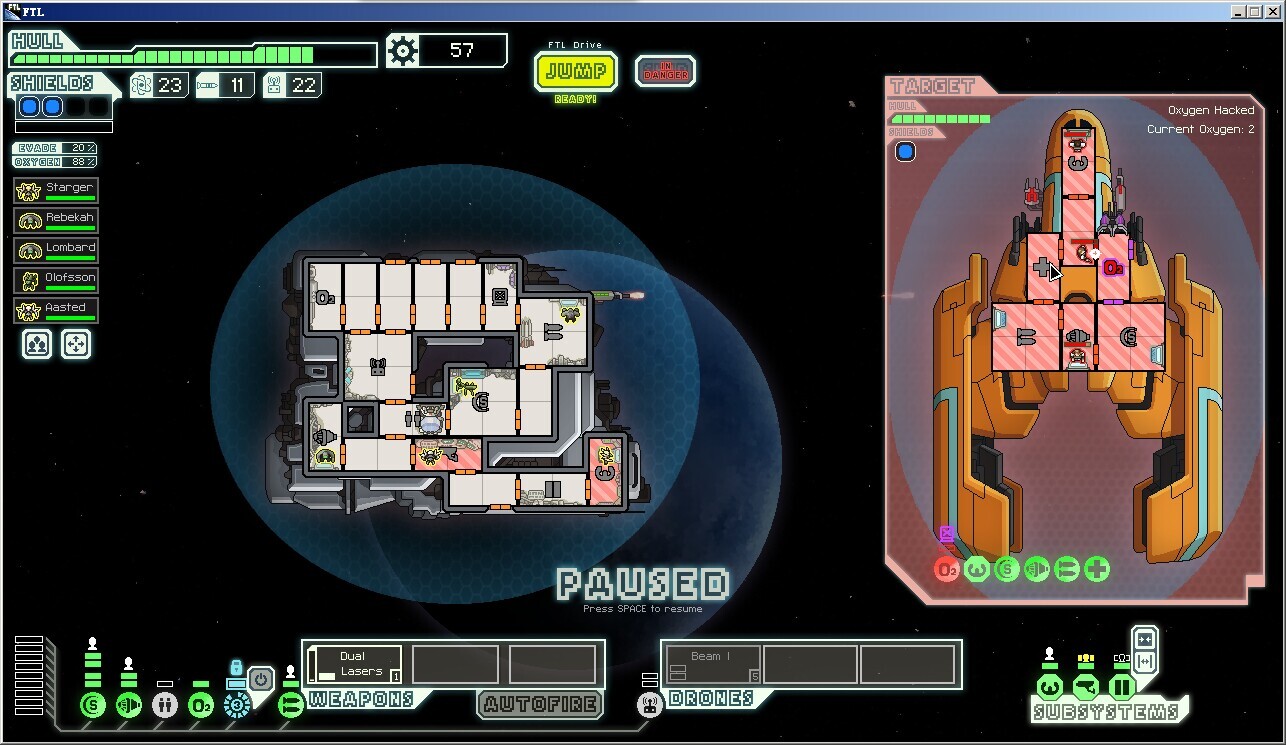Viewport: 1286px width, 745px height.
Task: Open the ship upgrades gear button
Action: pyautogui.click(x=402, y=51)
